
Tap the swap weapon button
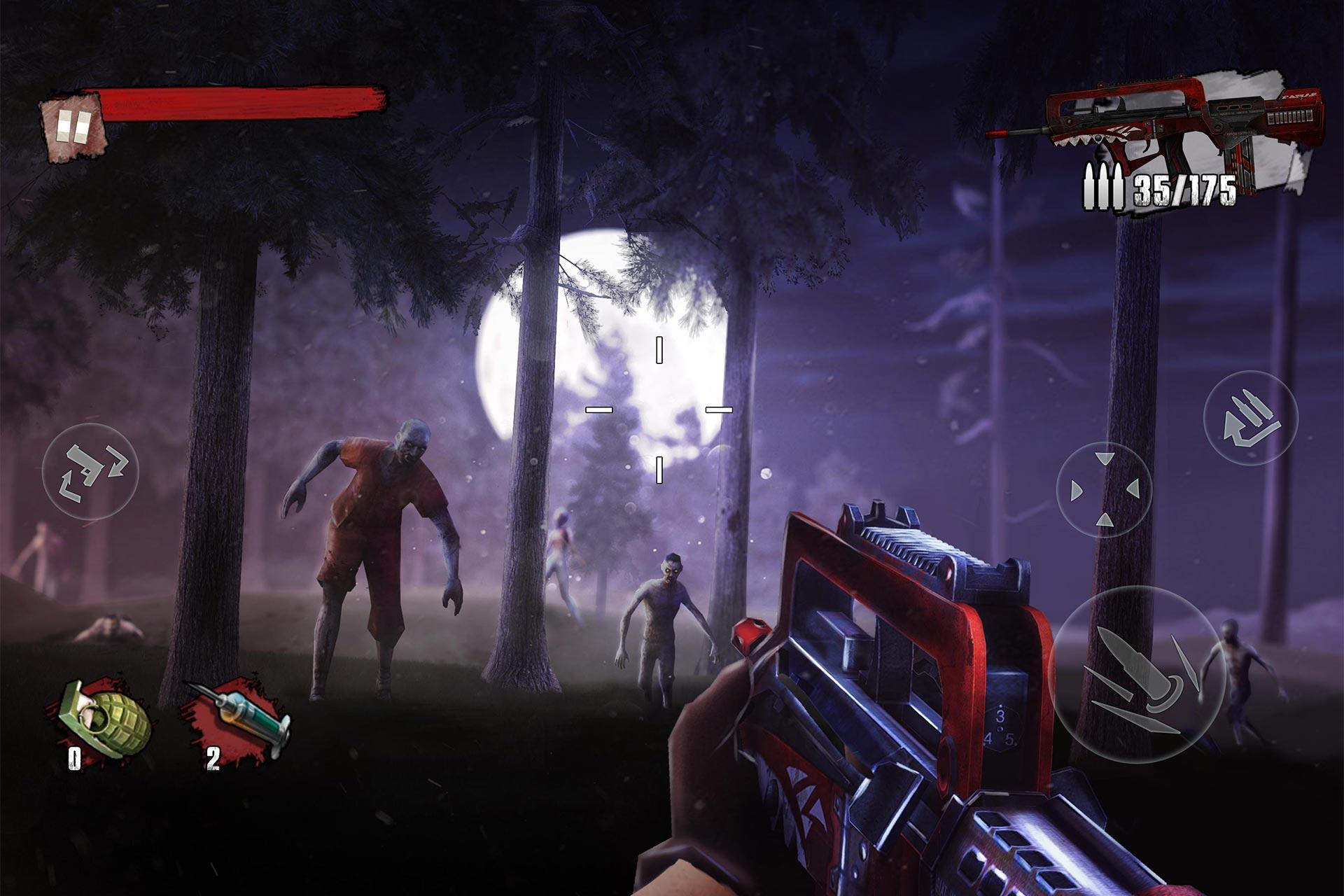(x=90, y=471)
